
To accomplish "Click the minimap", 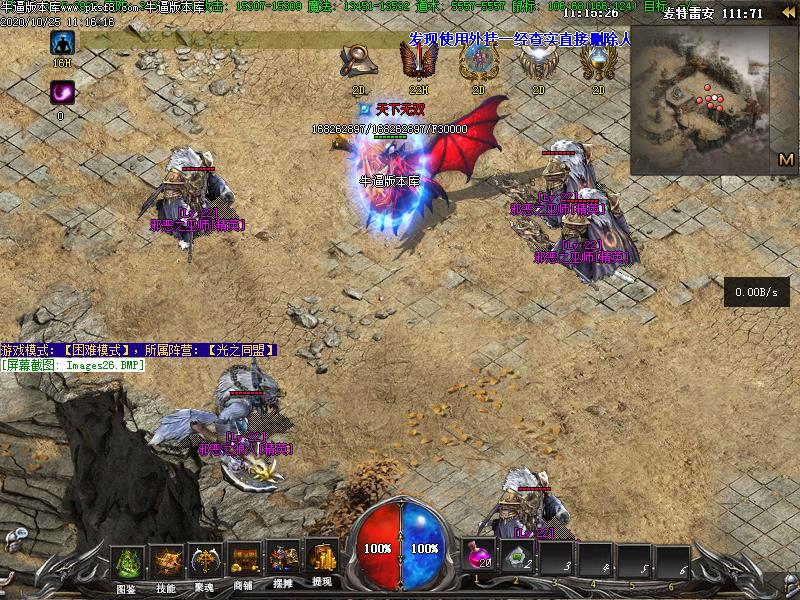I will pyautogui.click(x=710, y=95).
